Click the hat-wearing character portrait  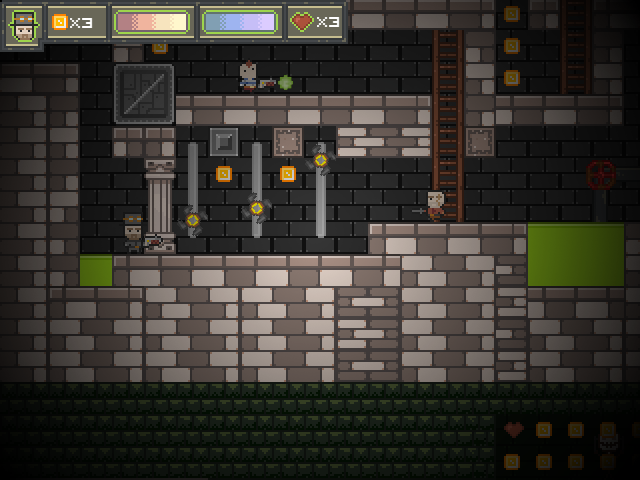pos(23,24)
